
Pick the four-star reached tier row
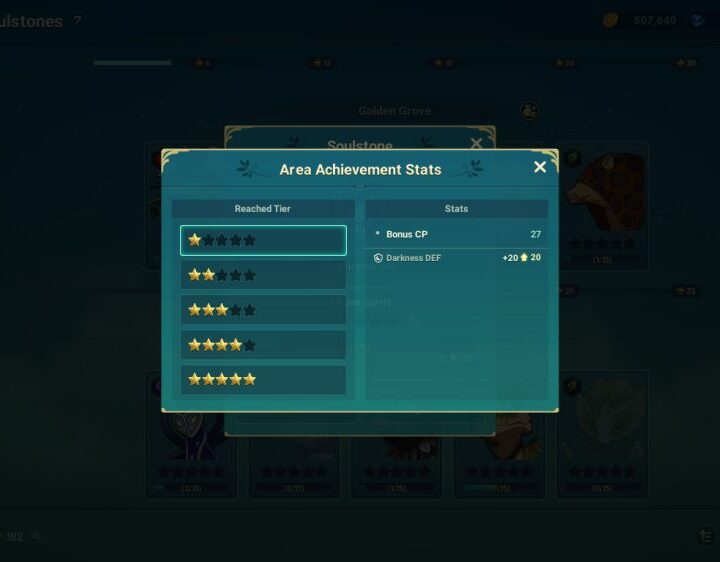point(263,345)
